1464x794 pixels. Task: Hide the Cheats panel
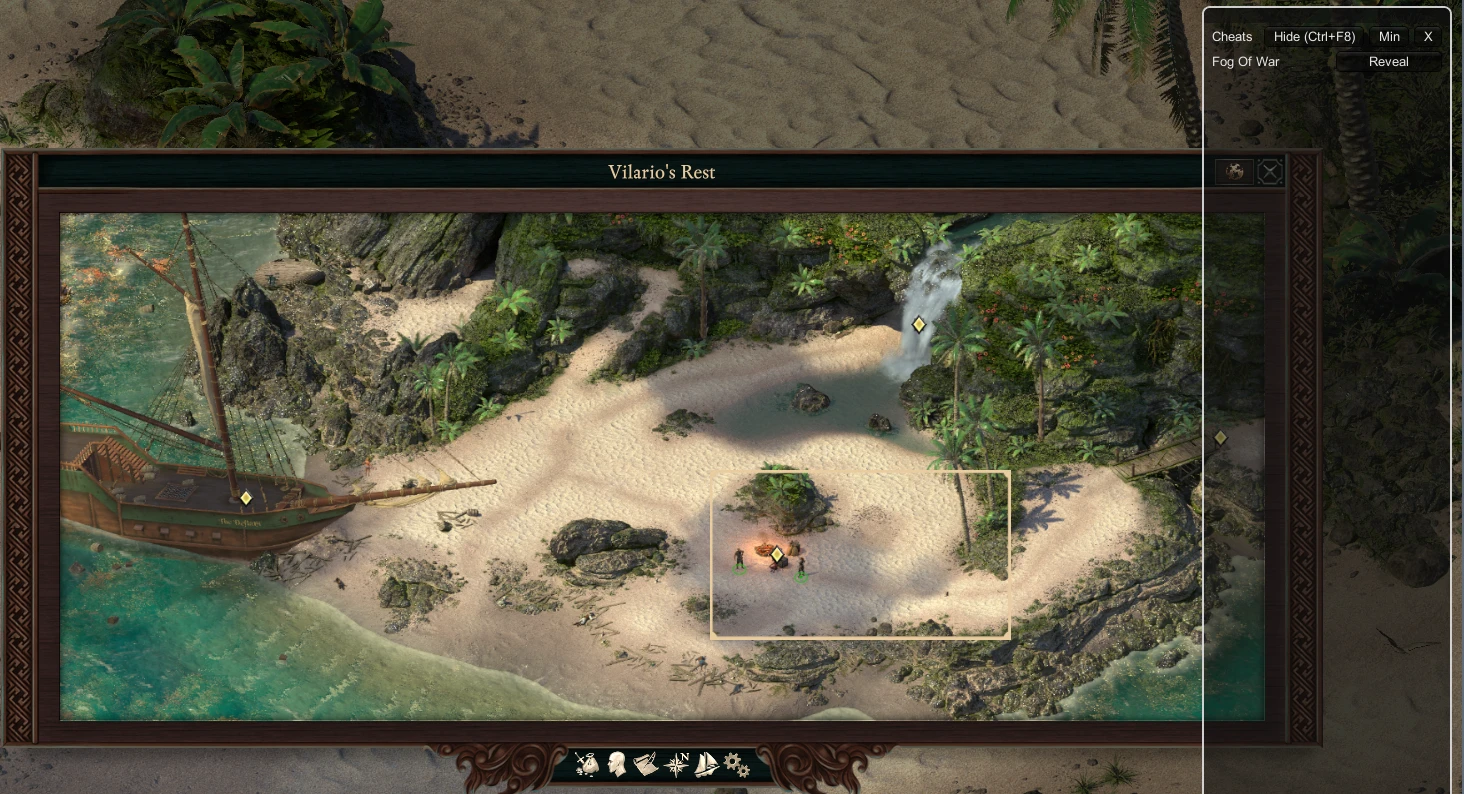tap(1312, 37)
